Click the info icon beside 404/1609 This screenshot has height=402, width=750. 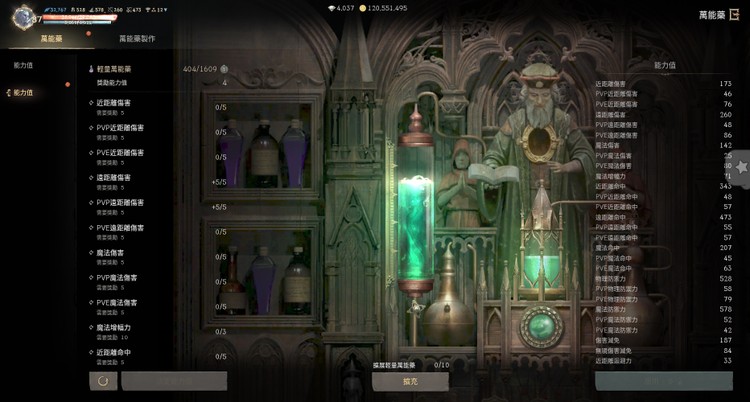224,69
